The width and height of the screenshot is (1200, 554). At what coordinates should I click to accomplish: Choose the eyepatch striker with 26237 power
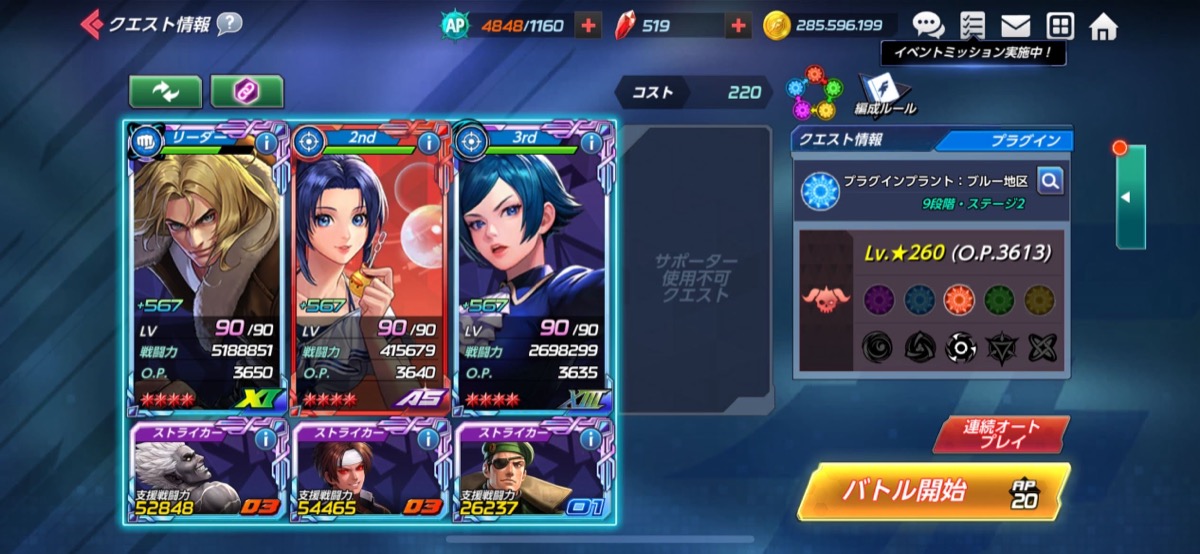click(x=534, y=472)
